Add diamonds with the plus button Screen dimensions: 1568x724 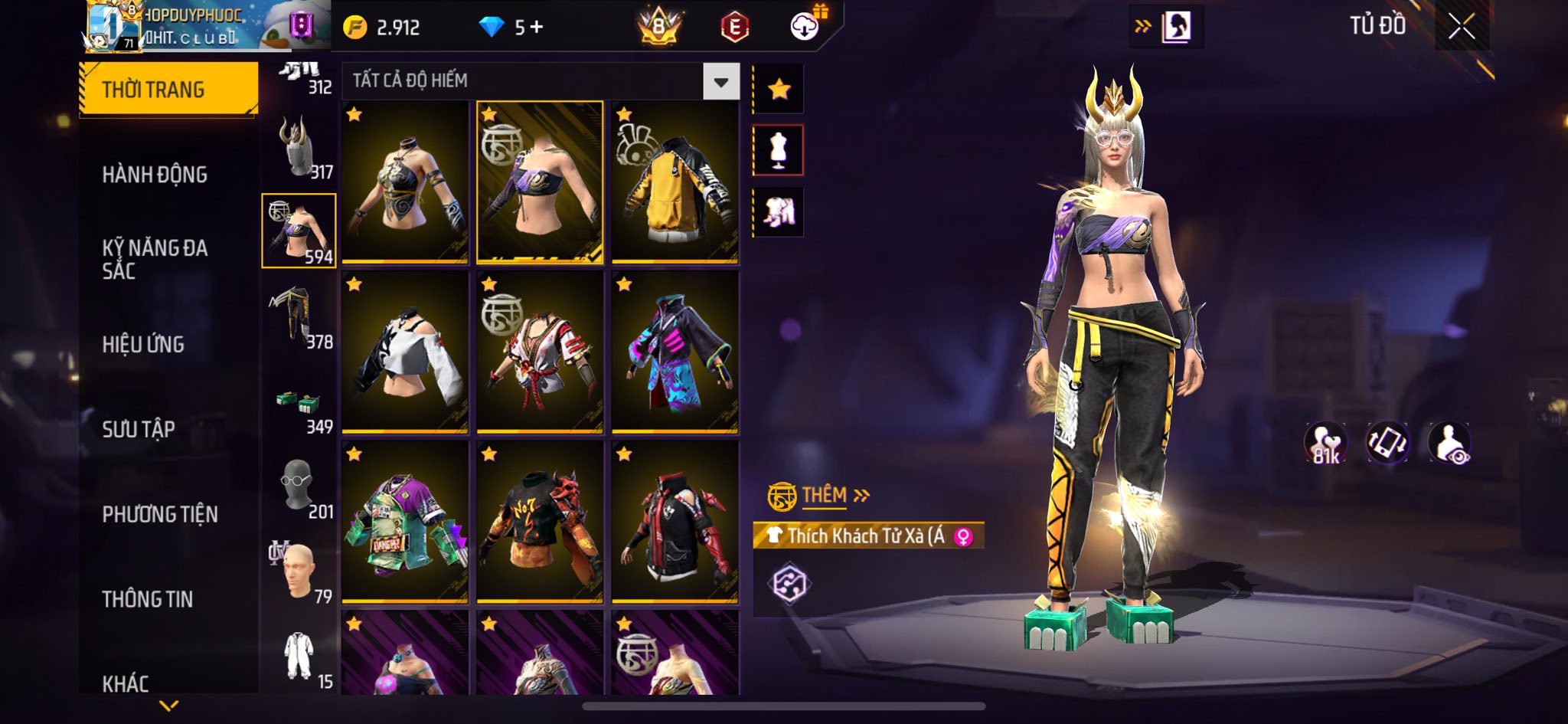(537, 28)
